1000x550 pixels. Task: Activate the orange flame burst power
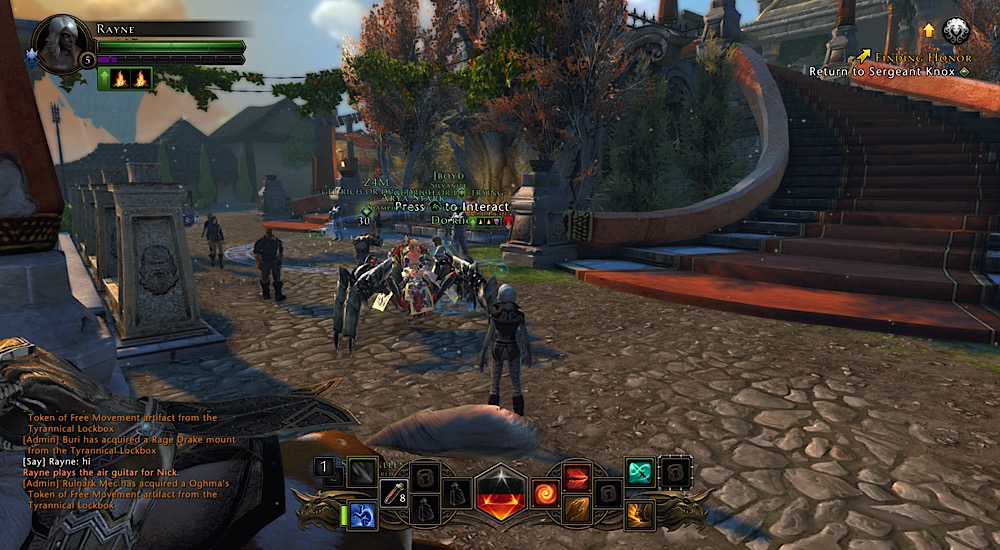pos(640,514)
